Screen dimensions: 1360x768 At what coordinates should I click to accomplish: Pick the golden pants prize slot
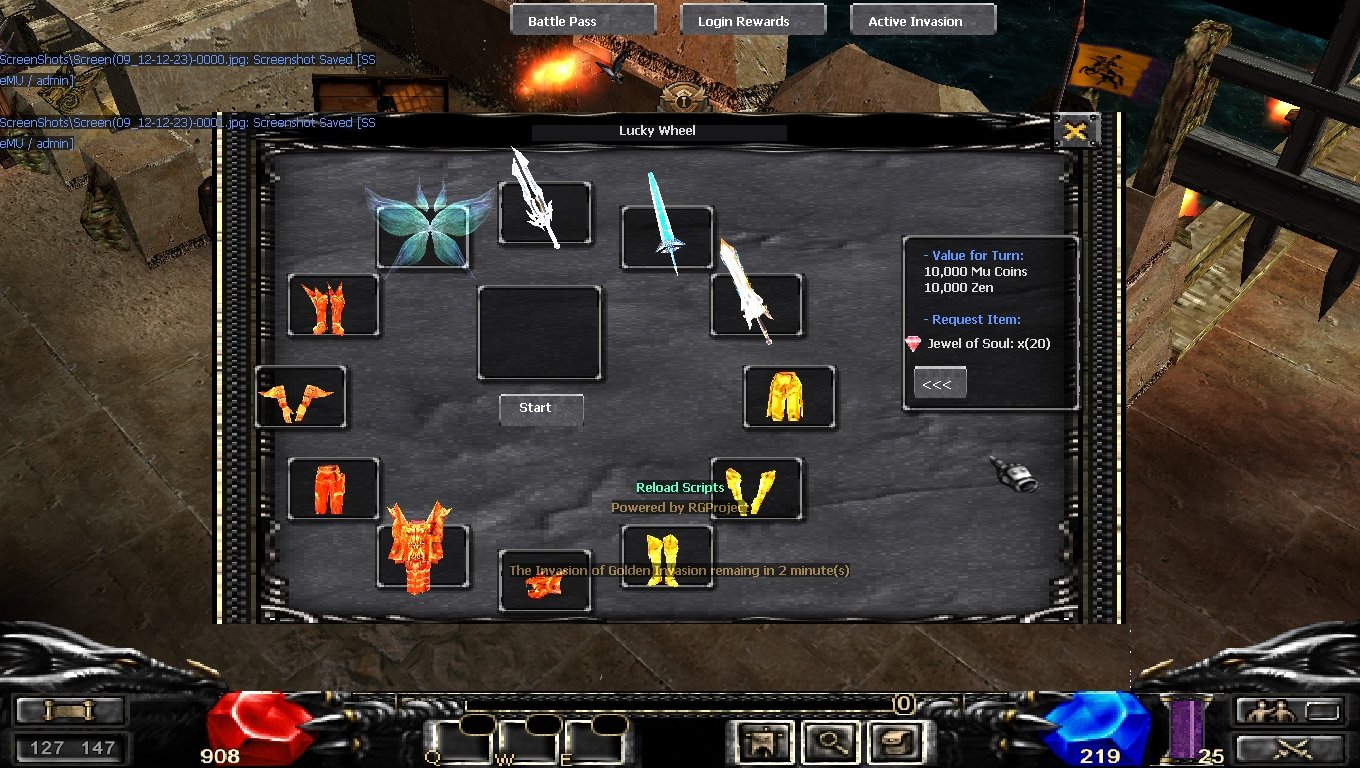(x=789, y=397)
